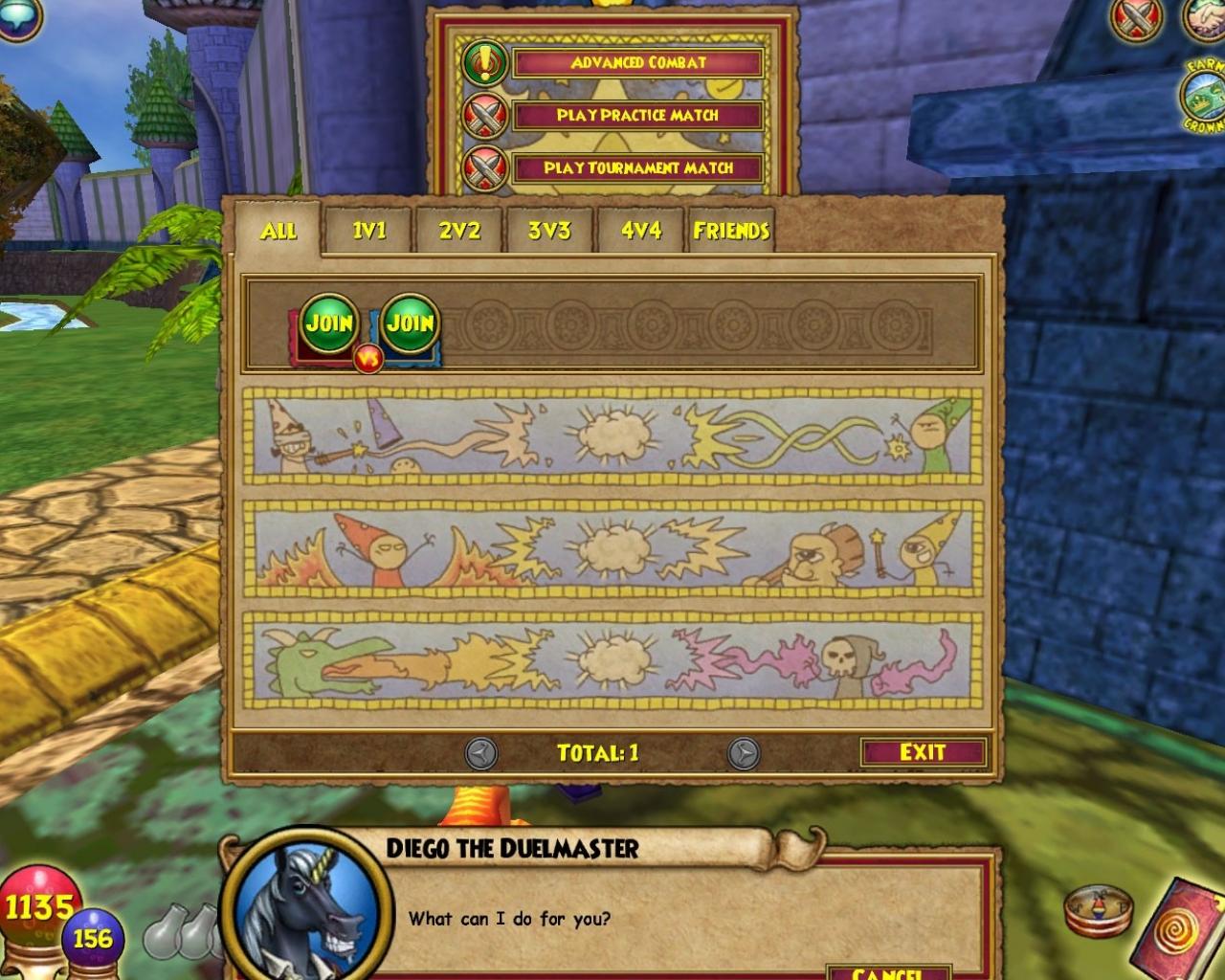Switch to the 1V1 tab

368,231
